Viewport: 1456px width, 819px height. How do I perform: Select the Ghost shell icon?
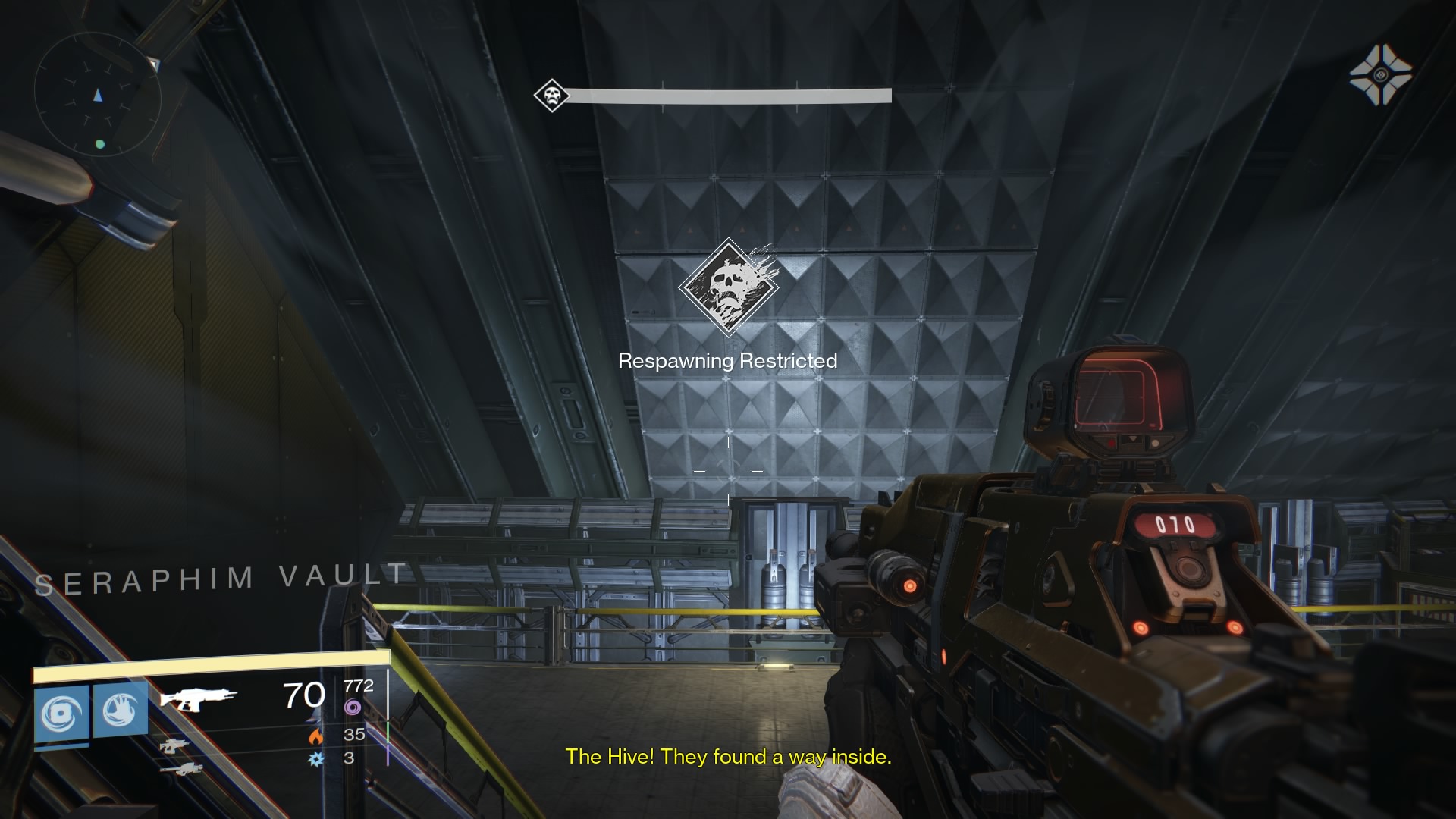(1380, 74)
